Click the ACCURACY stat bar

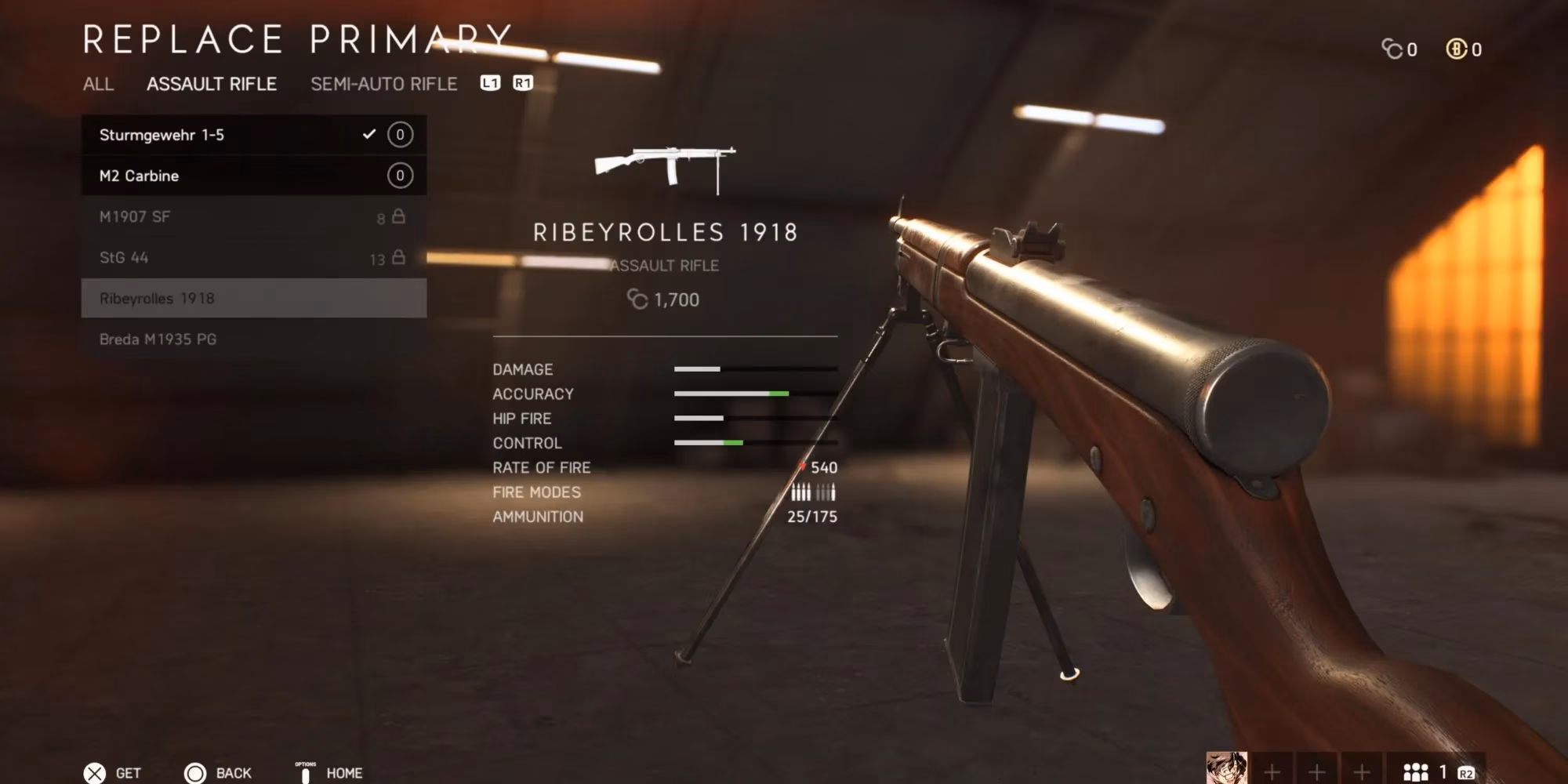click(x=729, y=394)
